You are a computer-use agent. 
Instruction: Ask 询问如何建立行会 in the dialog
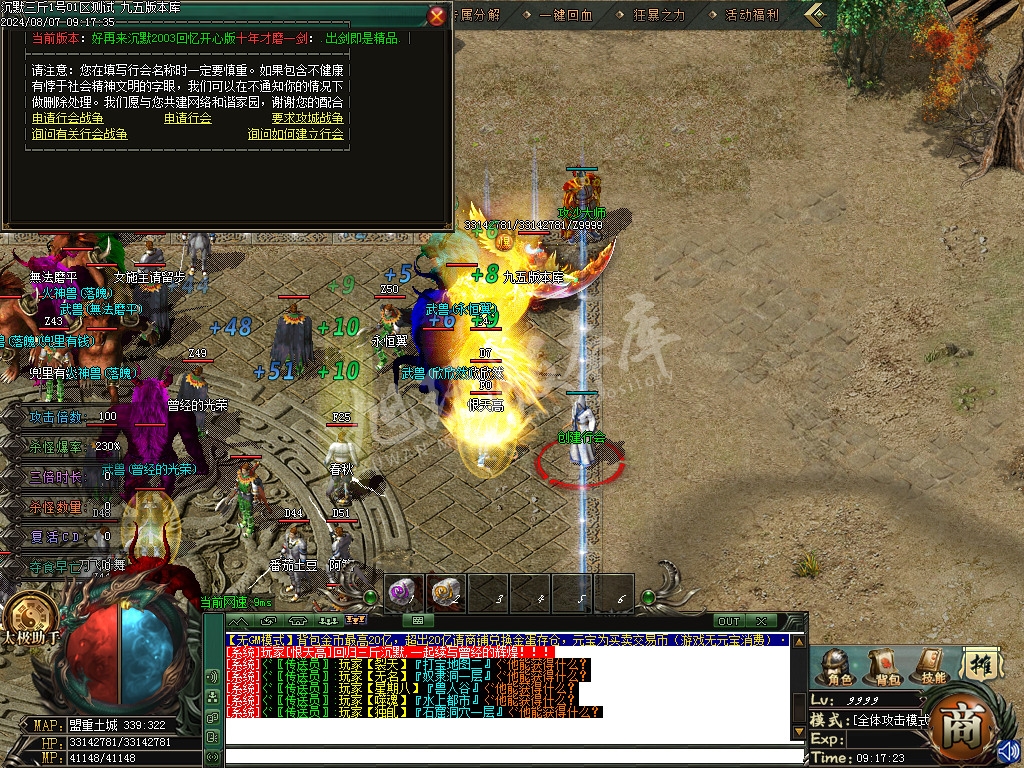pos(295,134)
